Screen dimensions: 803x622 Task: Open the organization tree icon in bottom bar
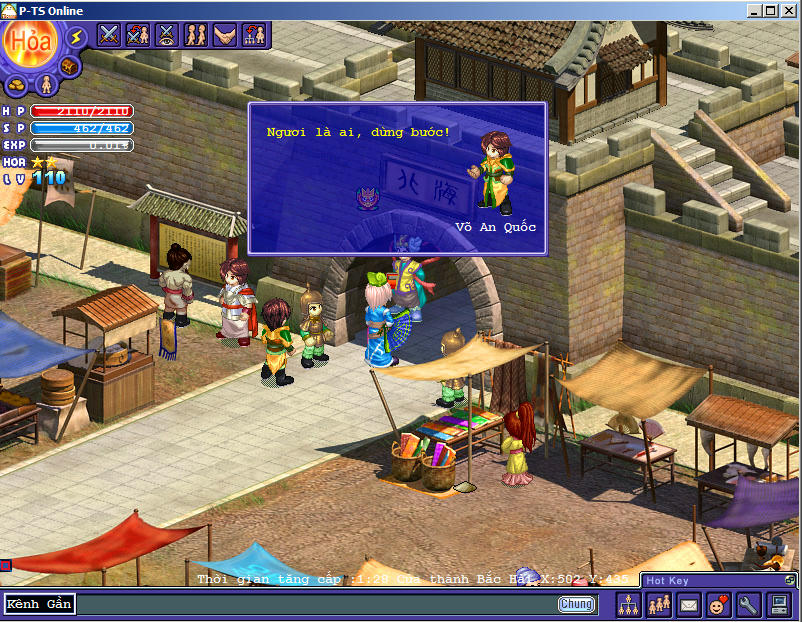click(629, 605)
